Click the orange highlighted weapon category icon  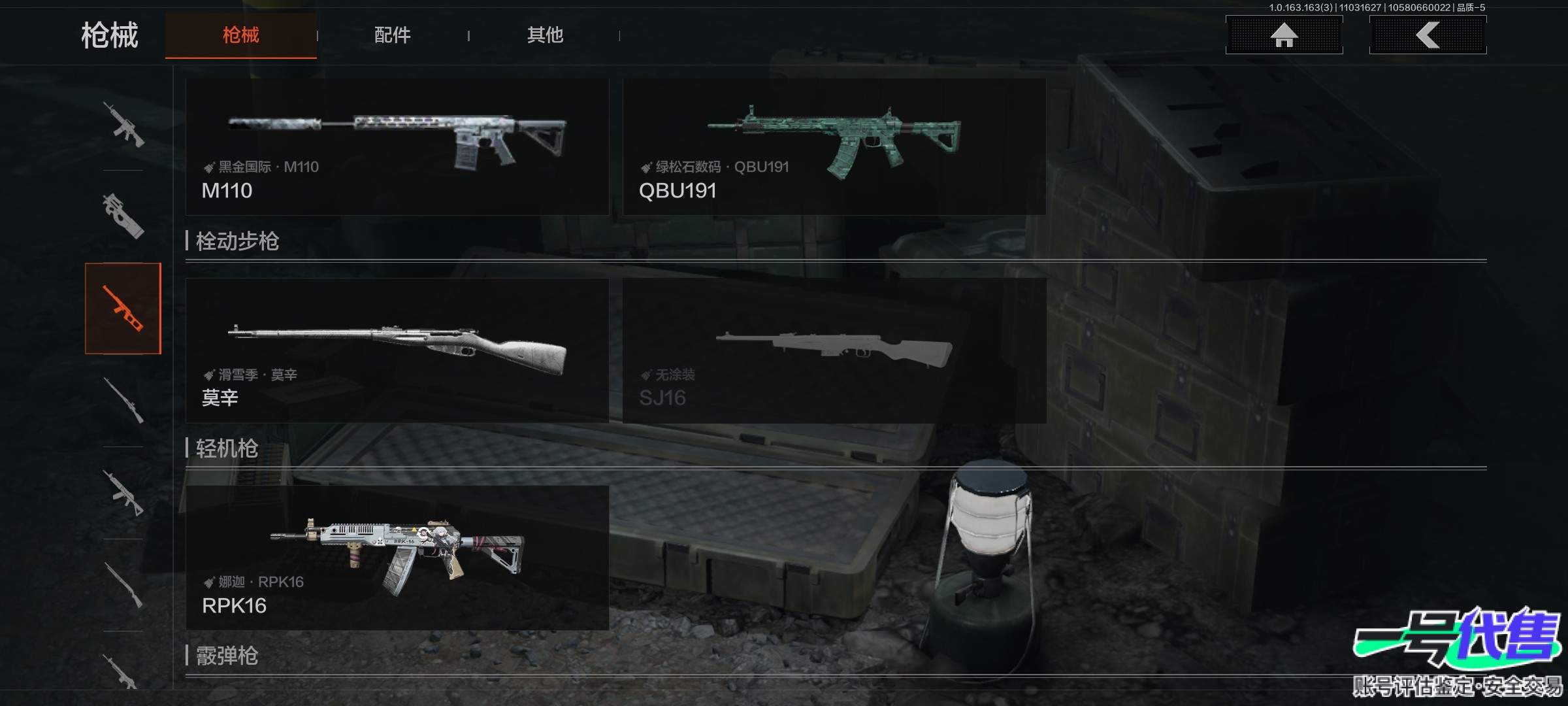pyautogui.click(x=123, y=309)
